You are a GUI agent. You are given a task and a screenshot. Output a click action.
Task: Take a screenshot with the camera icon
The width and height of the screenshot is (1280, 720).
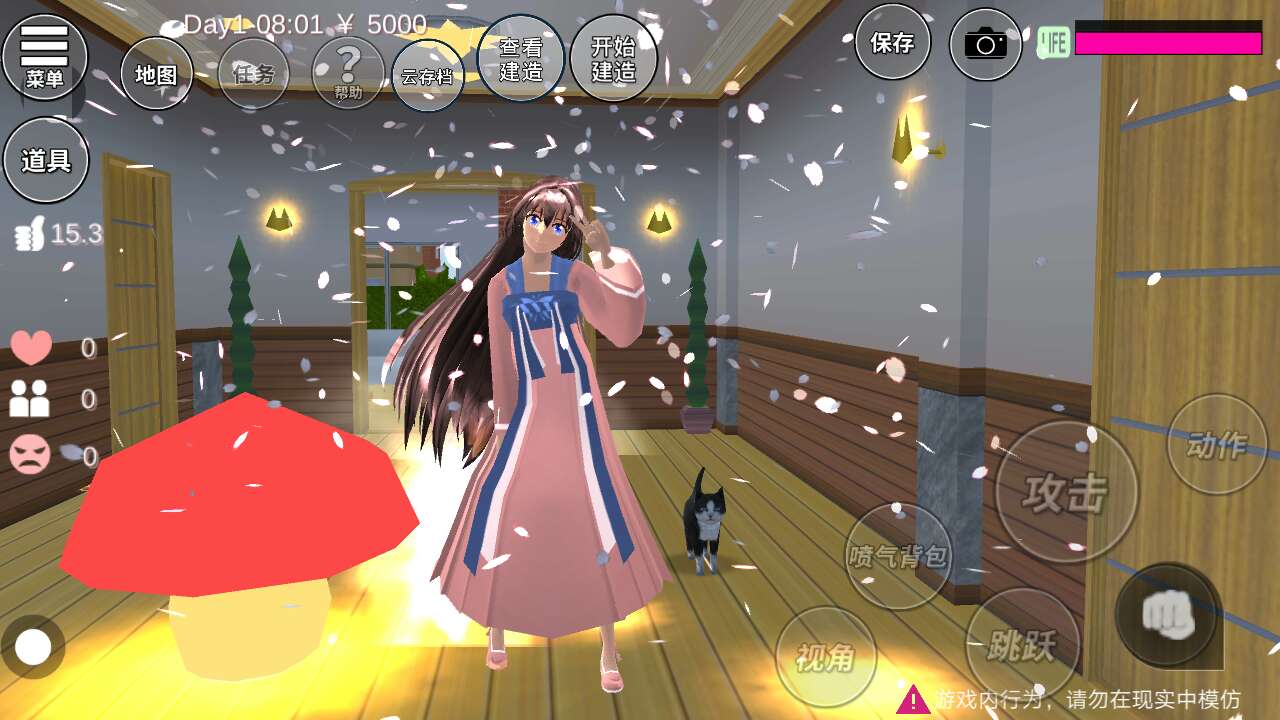(985, 44)
